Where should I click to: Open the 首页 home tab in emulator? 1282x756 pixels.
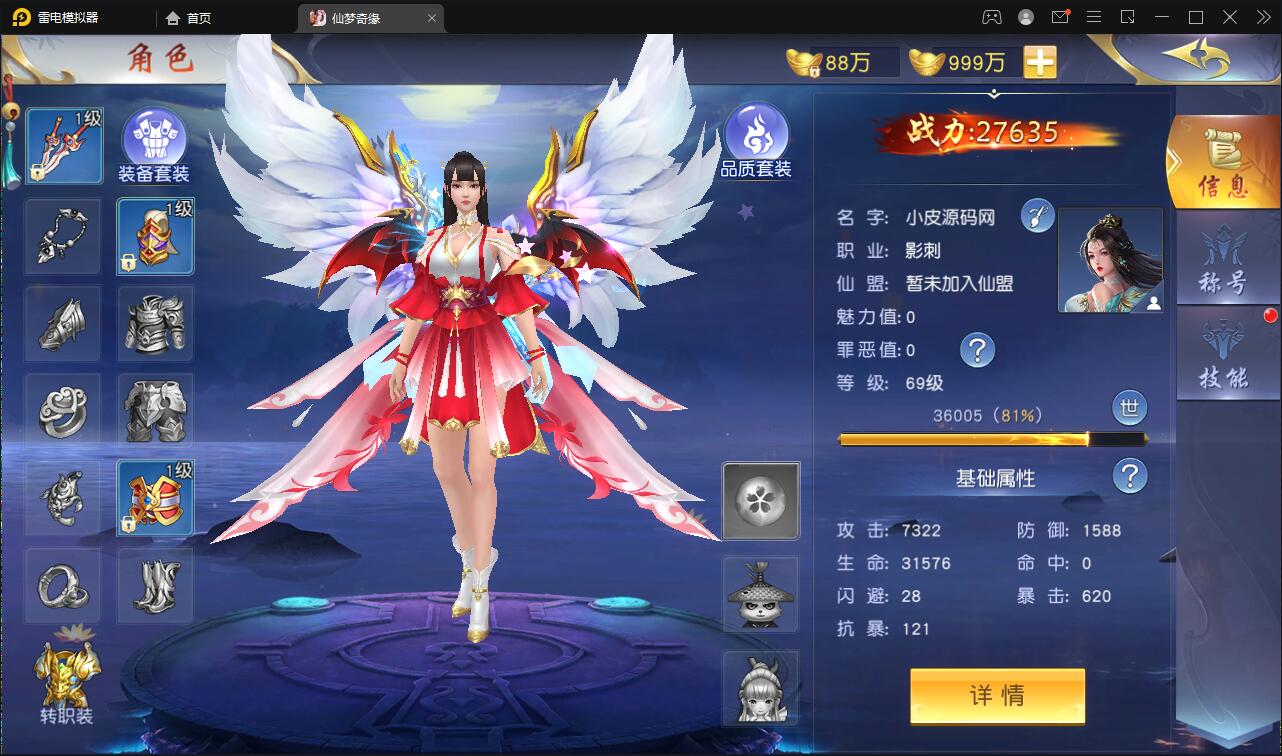click(189, 17)
